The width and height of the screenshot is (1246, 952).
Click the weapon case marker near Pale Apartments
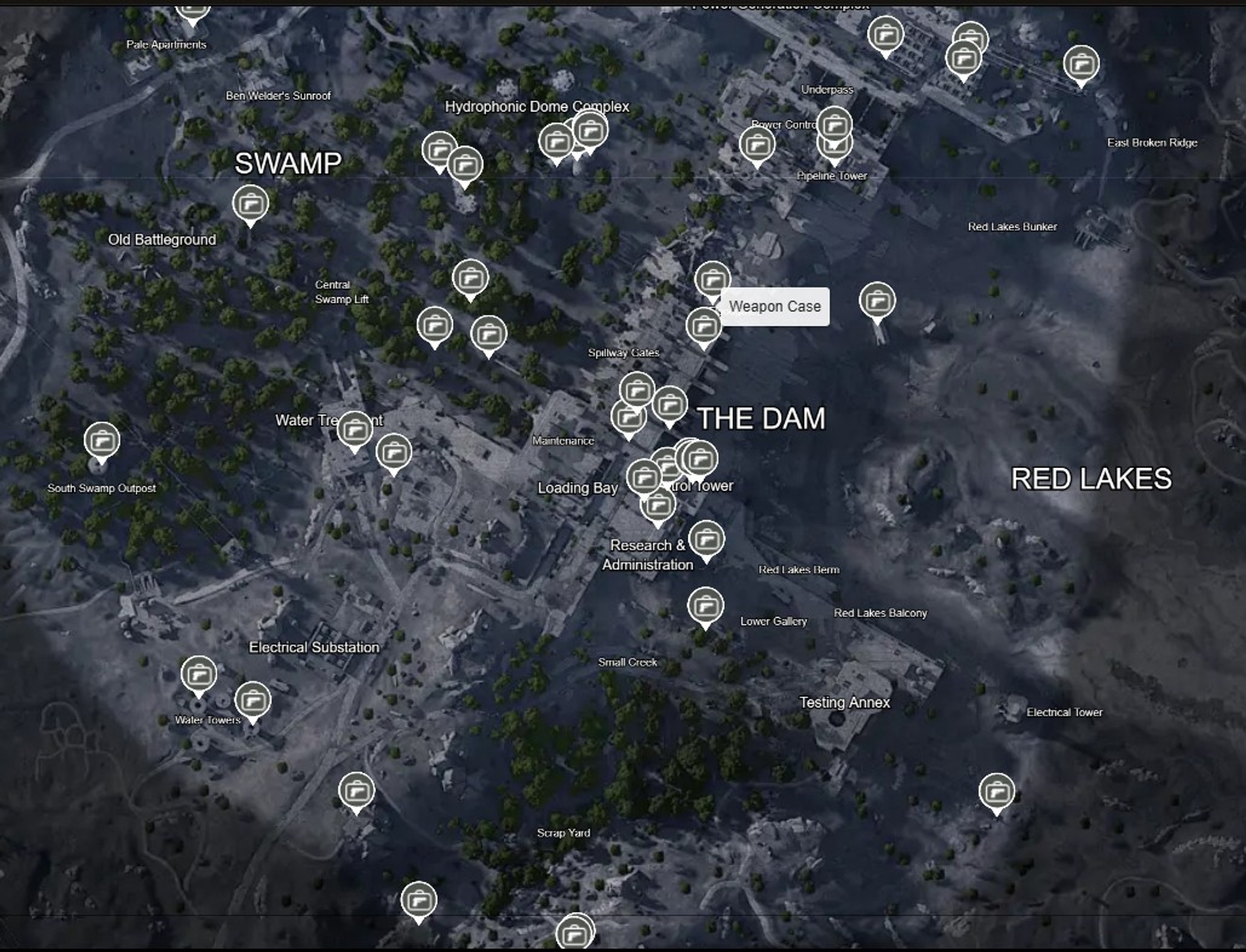[x=191, y=6]
